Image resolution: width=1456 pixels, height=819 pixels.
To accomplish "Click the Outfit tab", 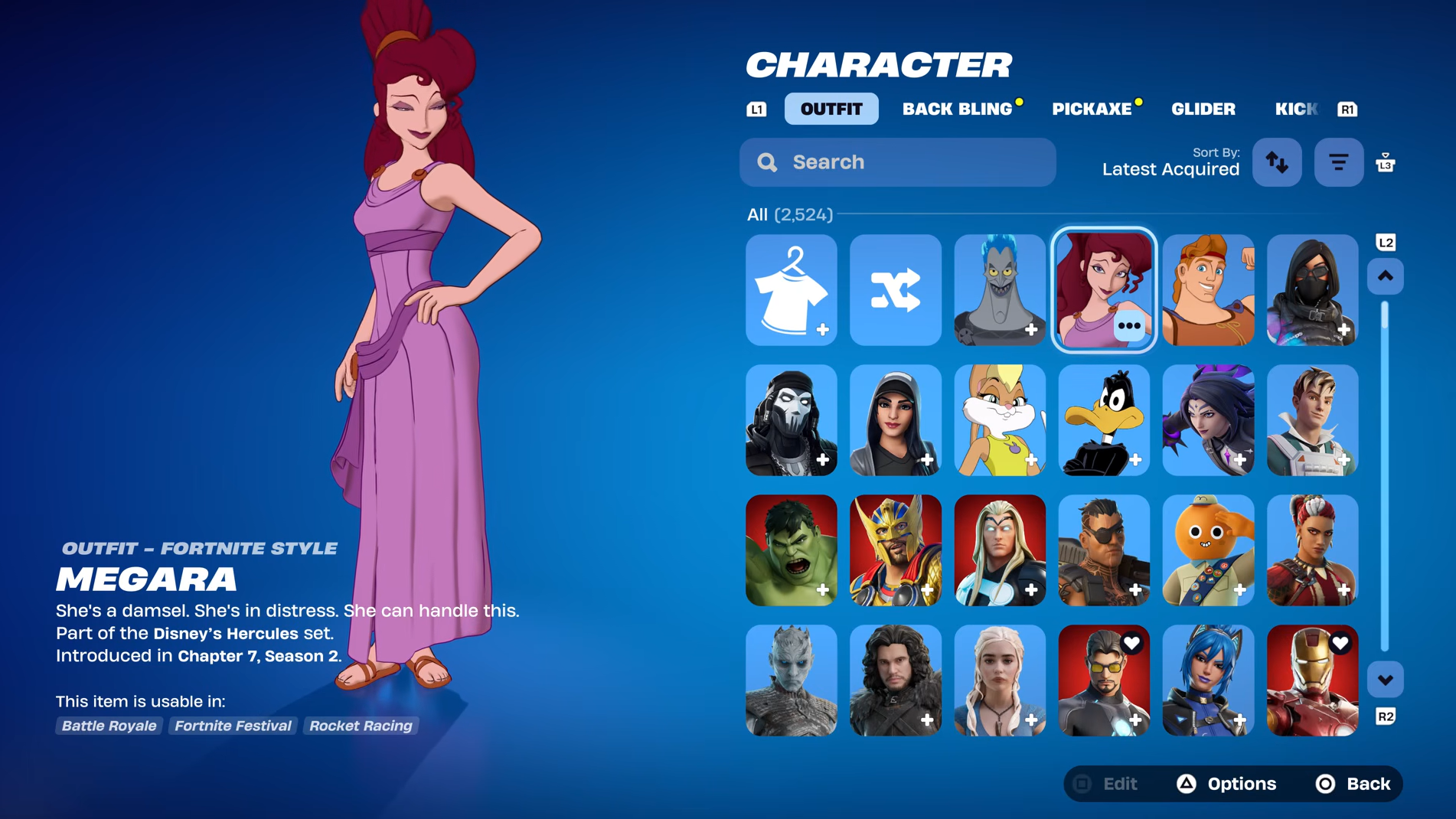I will (x=831, y=109).
